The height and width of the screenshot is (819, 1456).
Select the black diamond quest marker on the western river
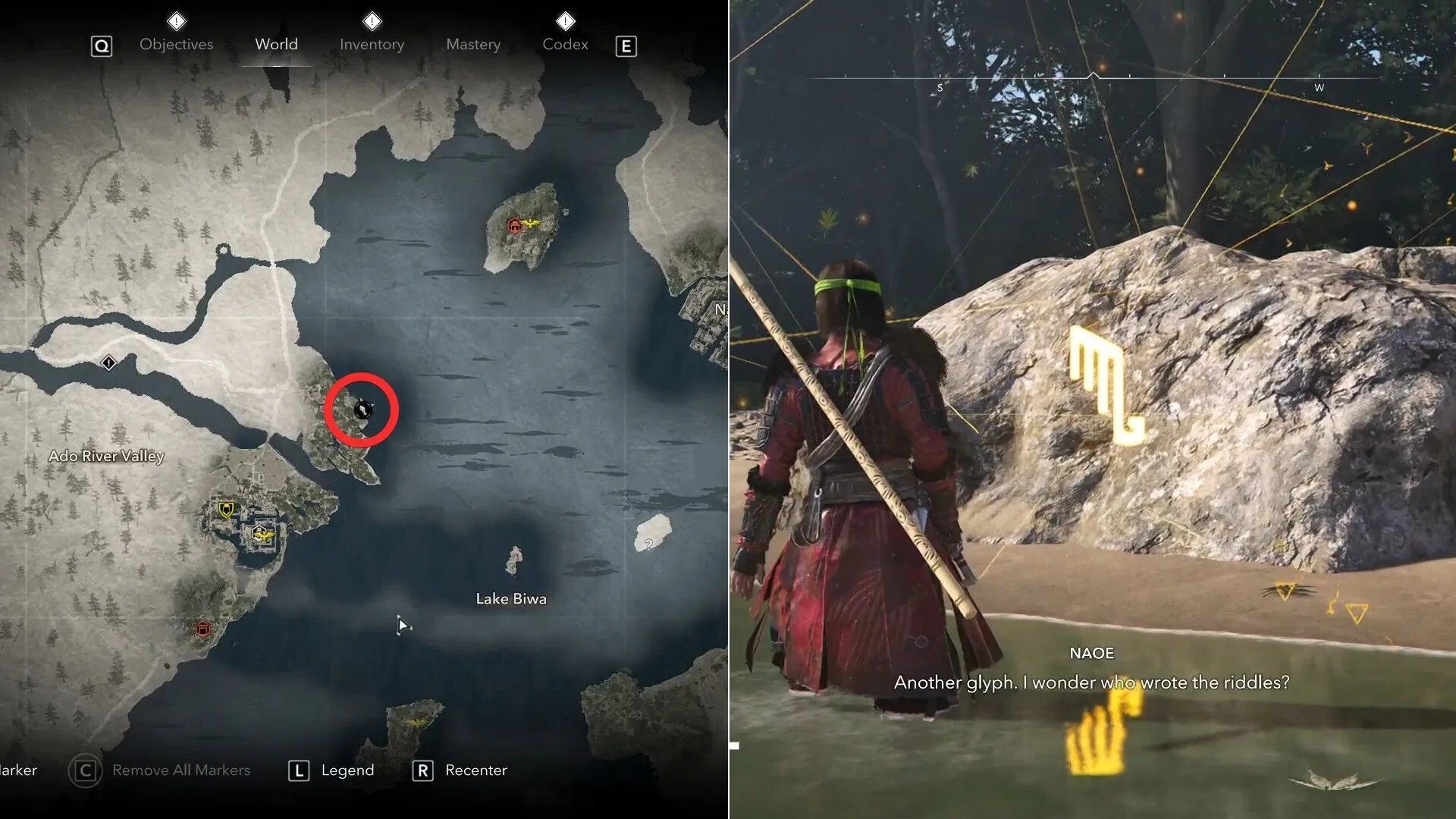(x=108, y=363)
